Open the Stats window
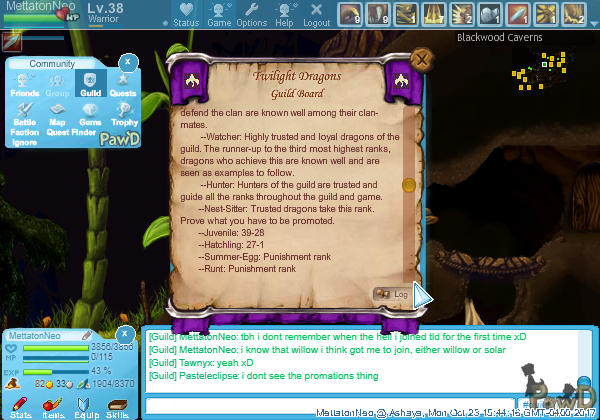Viewport: 600px width, 420px height. (x=20, y=405)
